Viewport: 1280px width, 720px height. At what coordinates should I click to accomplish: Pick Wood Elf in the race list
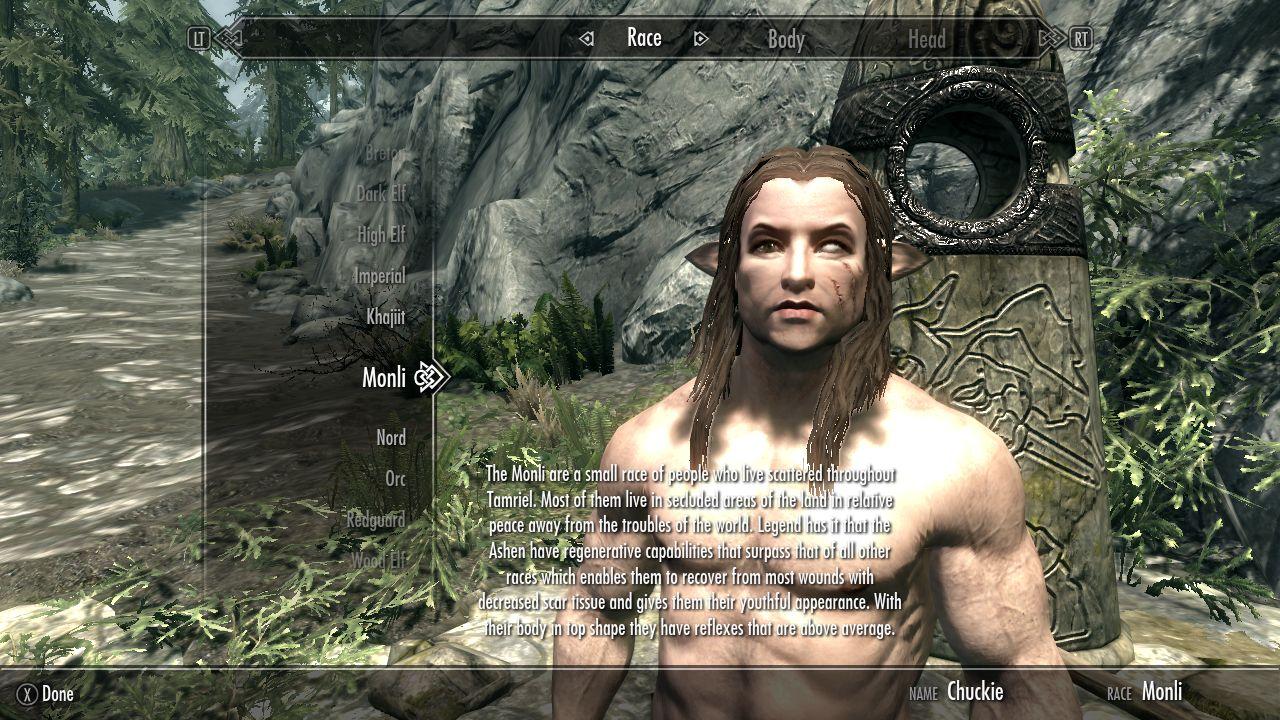pos(379,561)
